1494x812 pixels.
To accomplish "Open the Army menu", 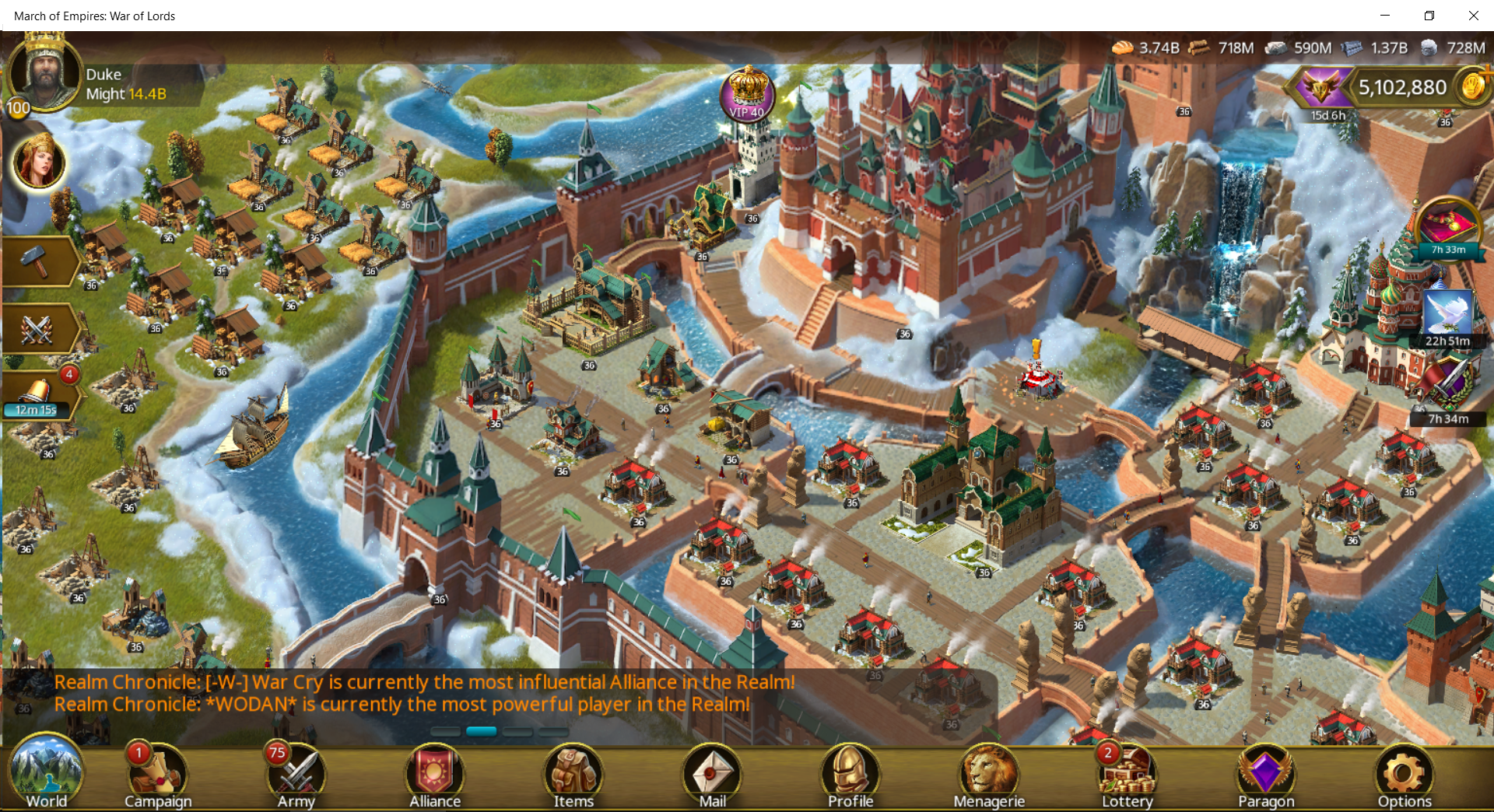I will 296,776.
